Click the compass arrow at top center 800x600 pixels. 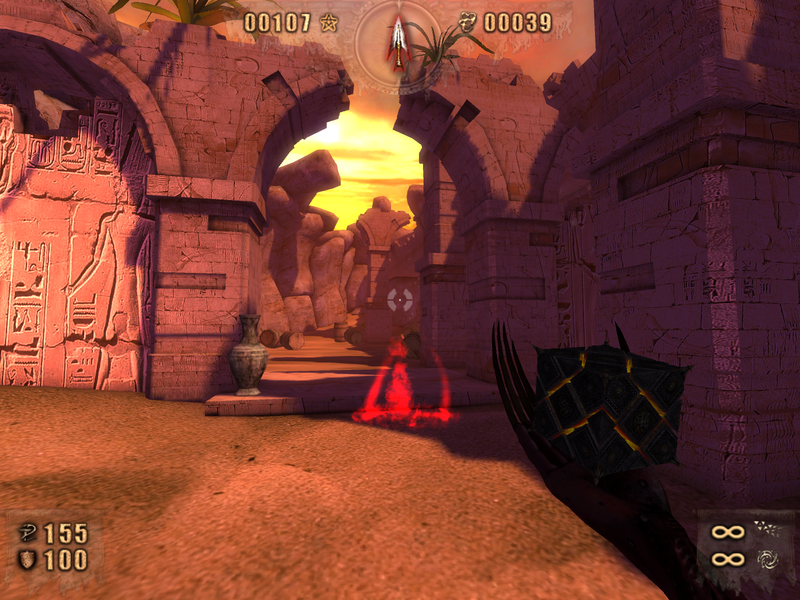(399, 42)
